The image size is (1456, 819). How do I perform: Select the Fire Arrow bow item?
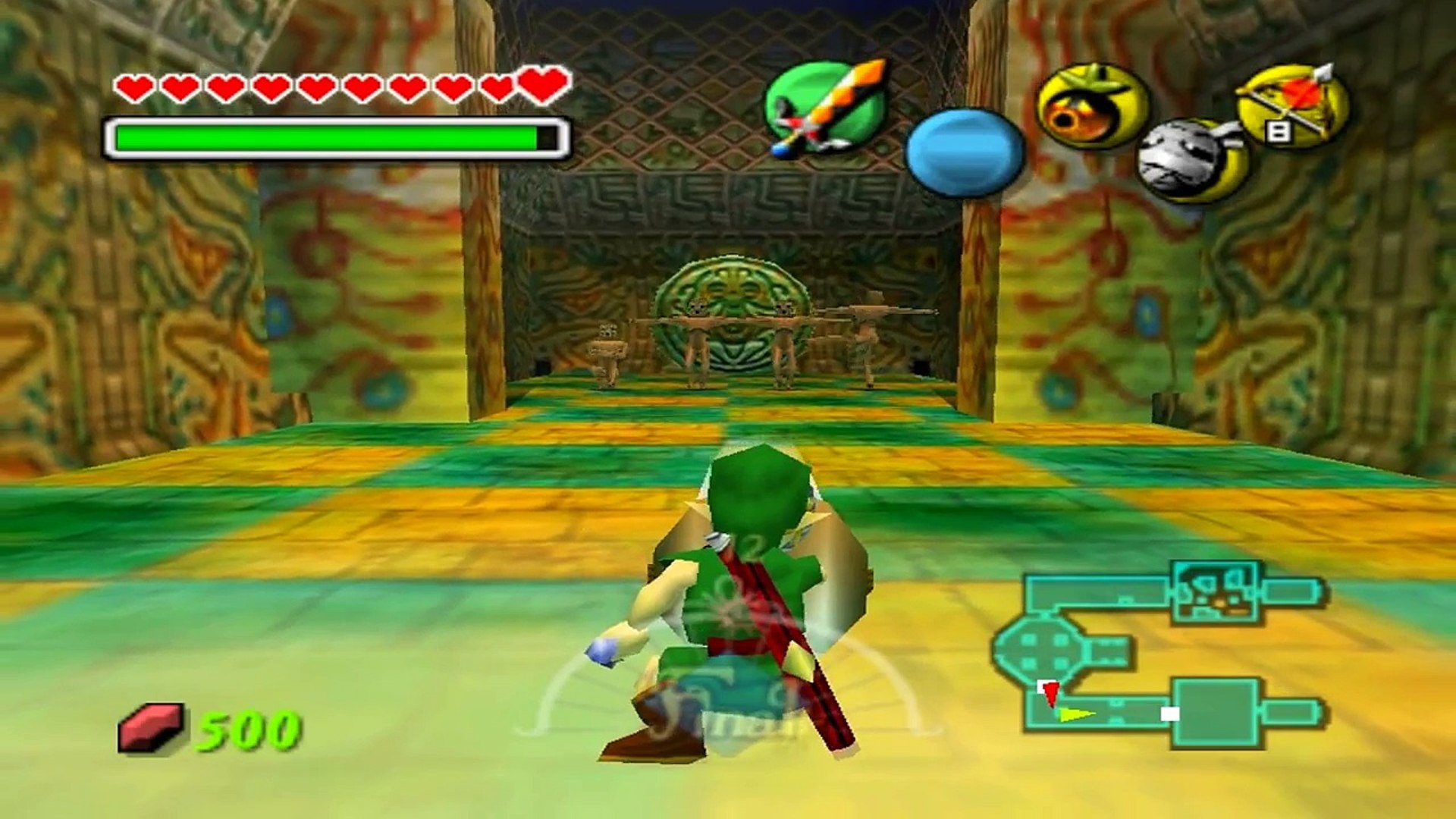pyautogui.click(x=1294, y=106)
